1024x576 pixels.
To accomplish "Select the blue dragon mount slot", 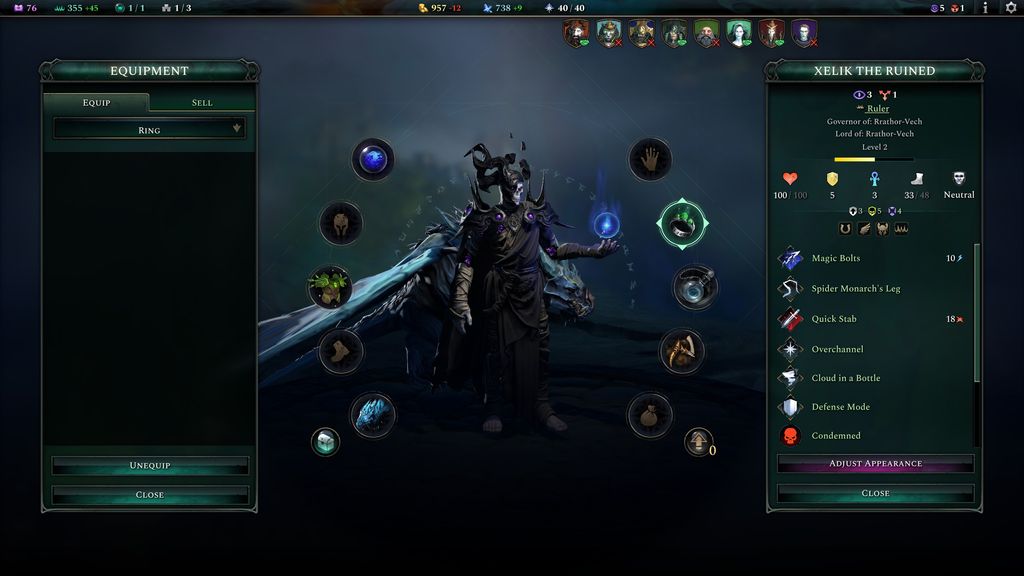I will [x=373, y=415].
